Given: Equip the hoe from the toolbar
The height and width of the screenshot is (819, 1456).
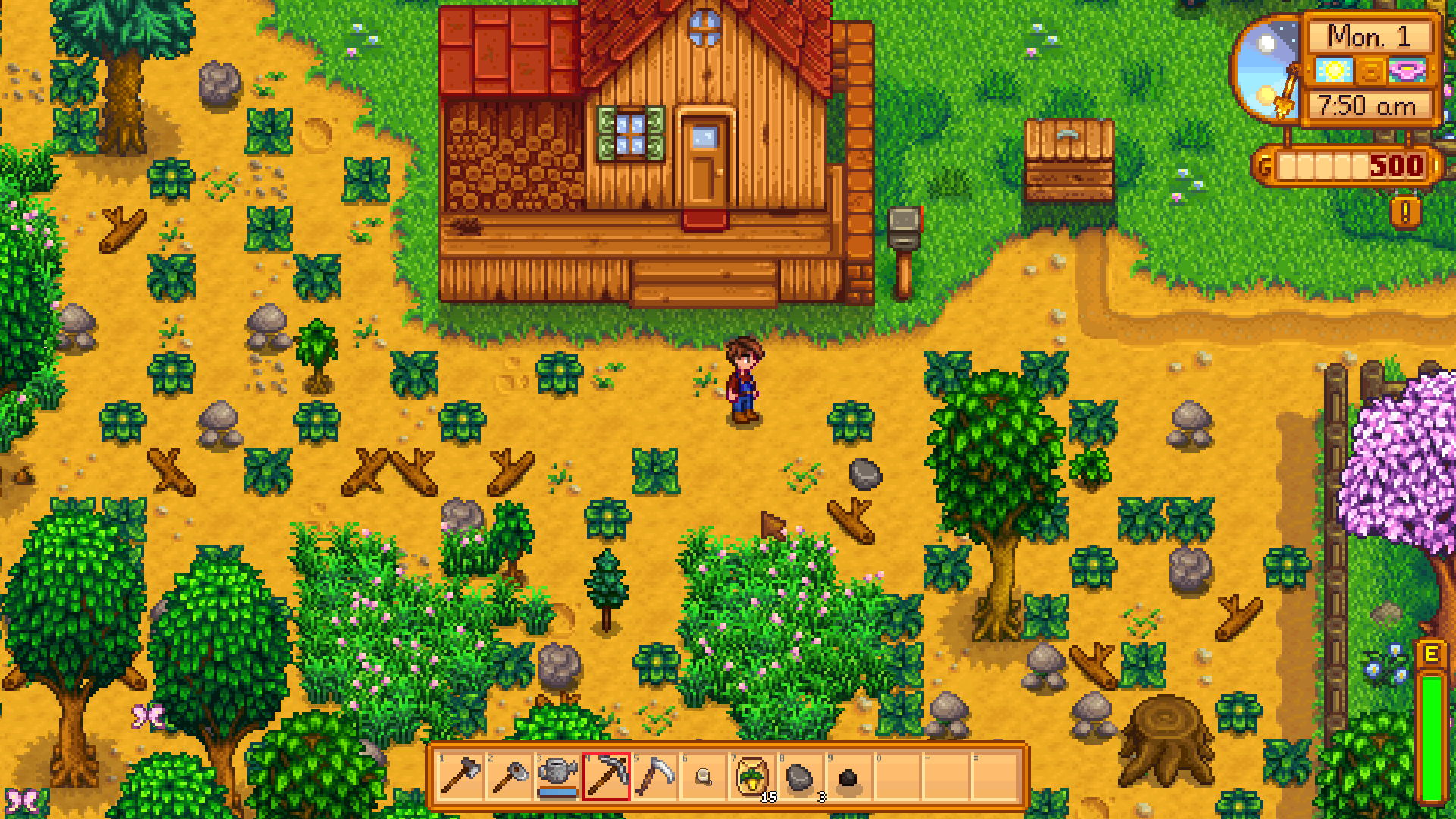Looking at the screenshot, I should tap(510, 777).
